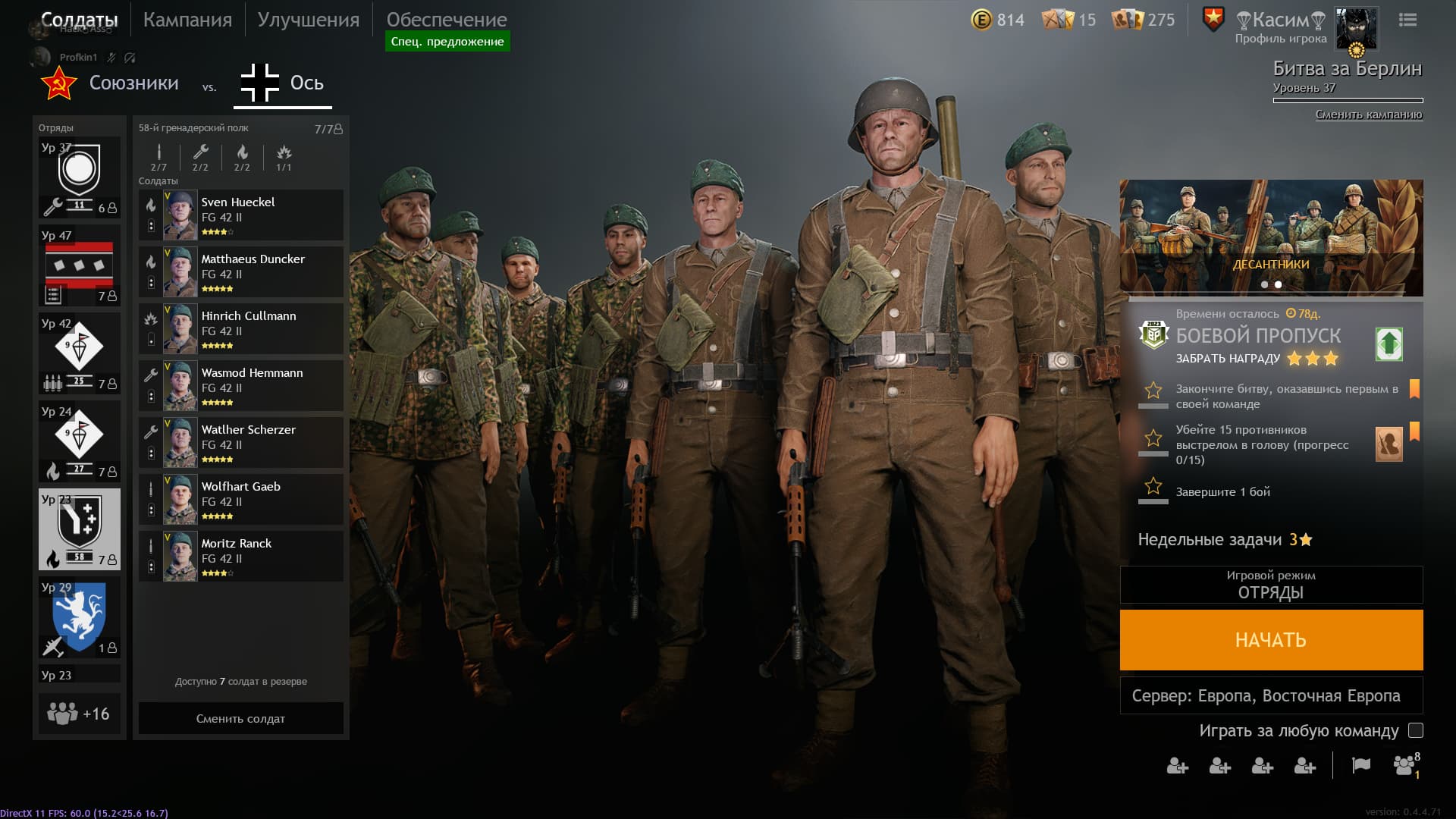Image resolution: width=1456 pixels, height=819 pixels.
Task: Click the hamburger menu icon top right
Action: [1408, 20]
